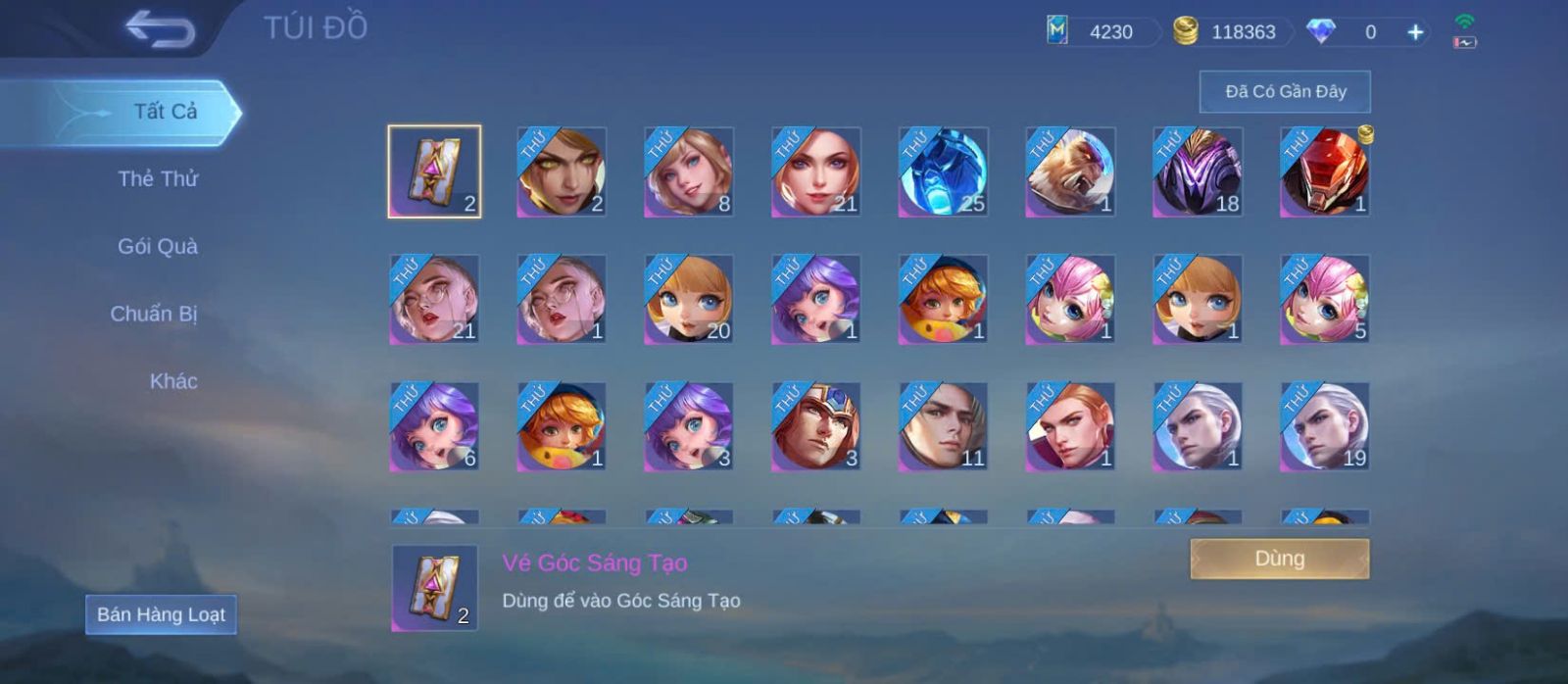
Task: Open the Thẻ Thử category
Action: point(158,179)
